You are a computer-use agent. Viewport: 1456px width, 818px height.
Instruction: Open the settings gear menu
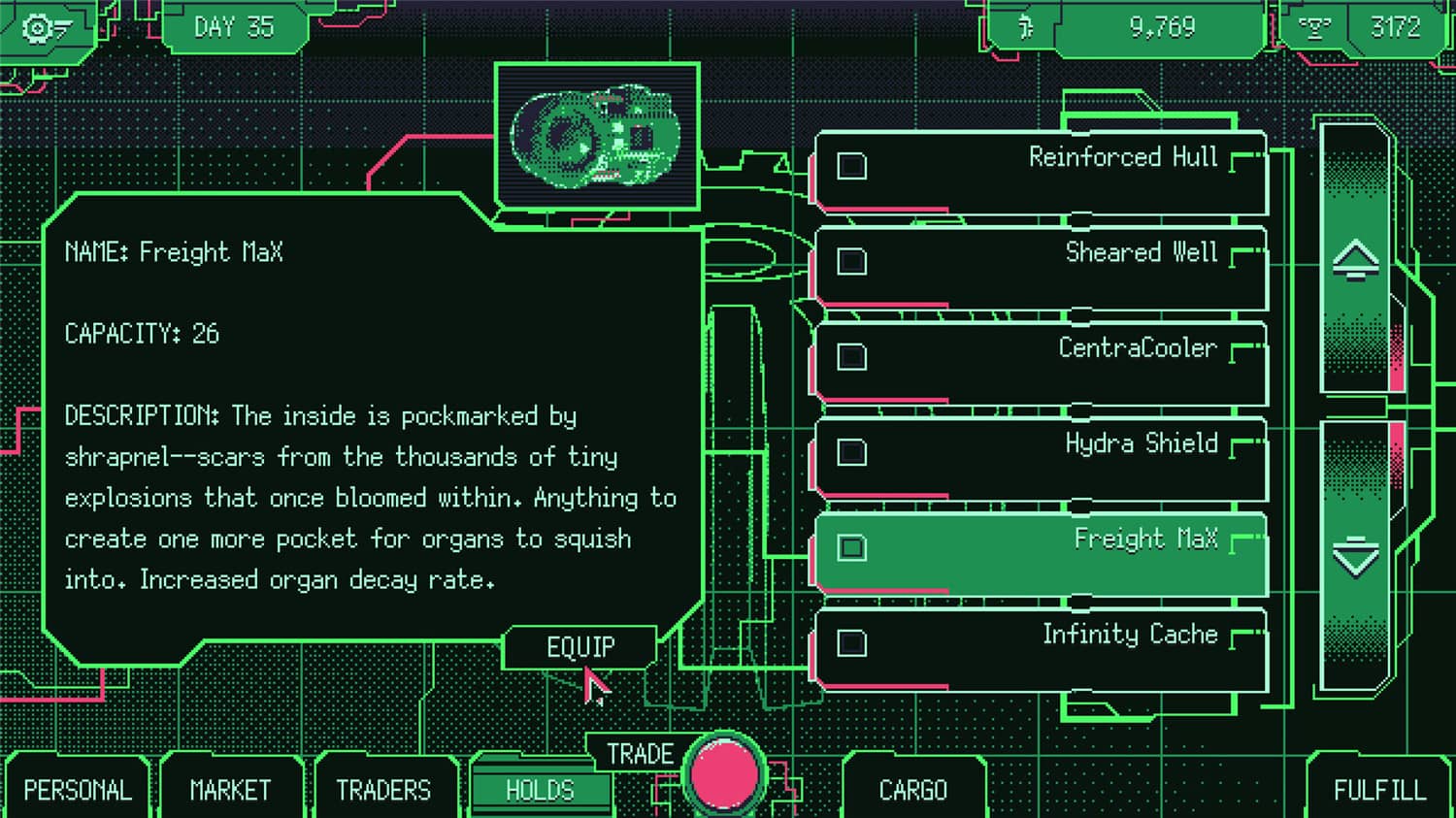37,27
